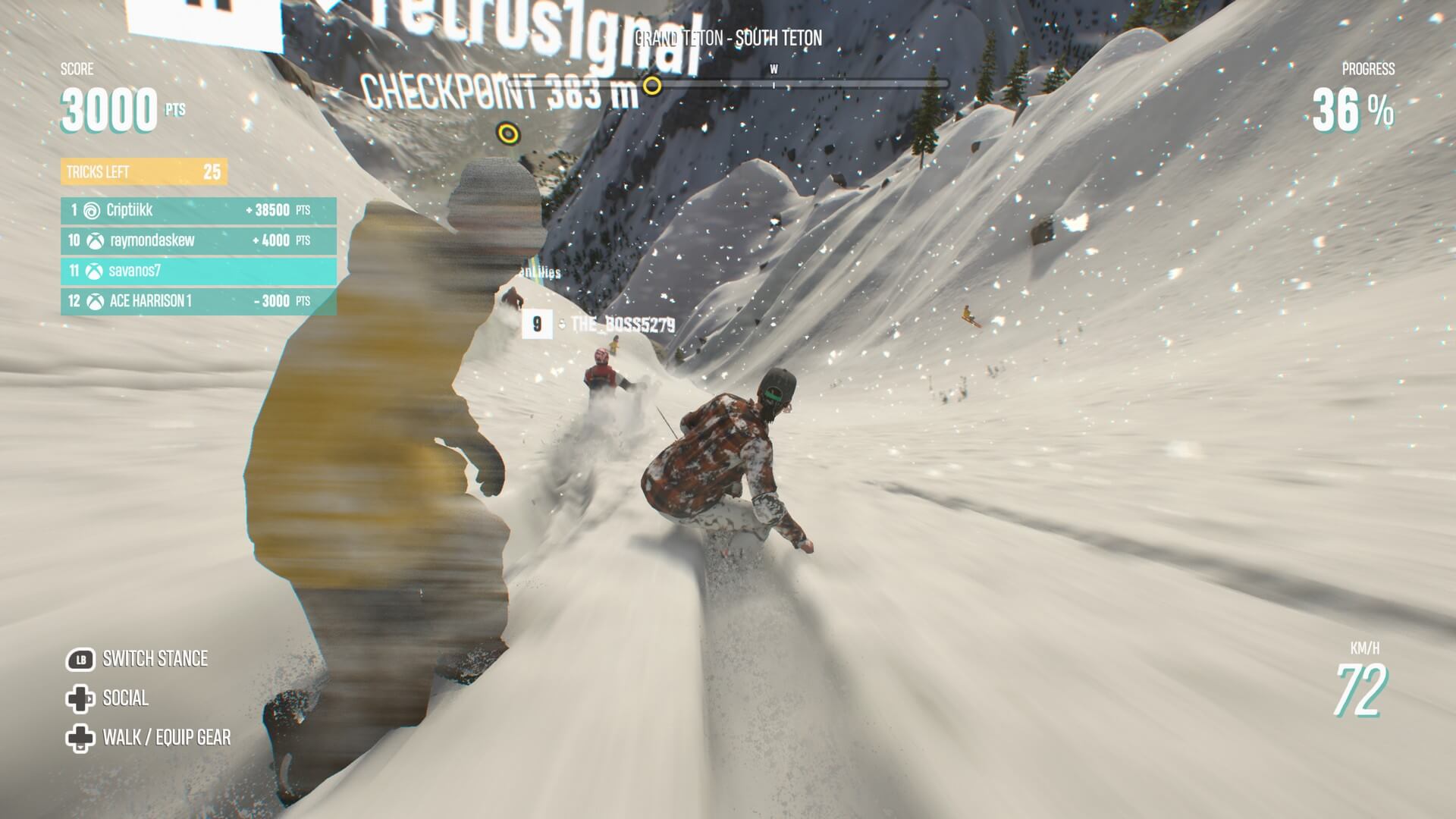Image resolution: width=1456 pixels, height=819 pixels.
Task: Select the ACE HARRISON 1 leaderboard row
Action: tap(198, 301)
